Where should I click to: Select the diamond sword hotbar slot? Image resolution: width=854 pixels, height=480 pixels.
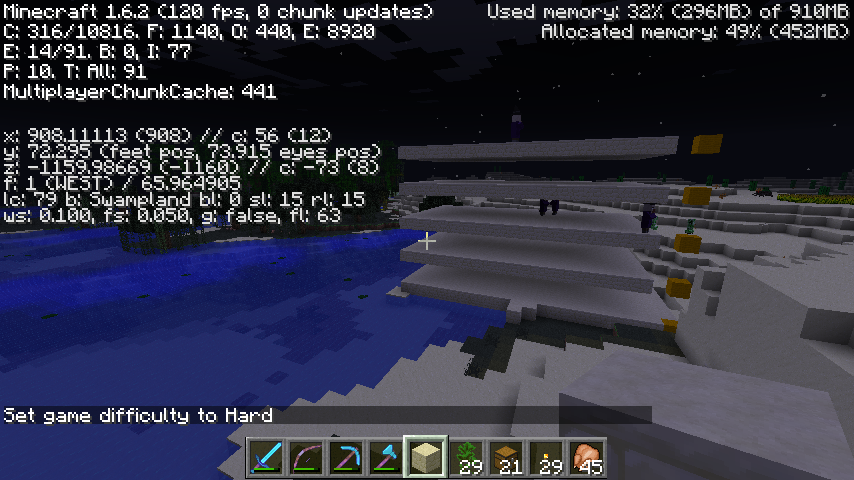click(267, 458)
